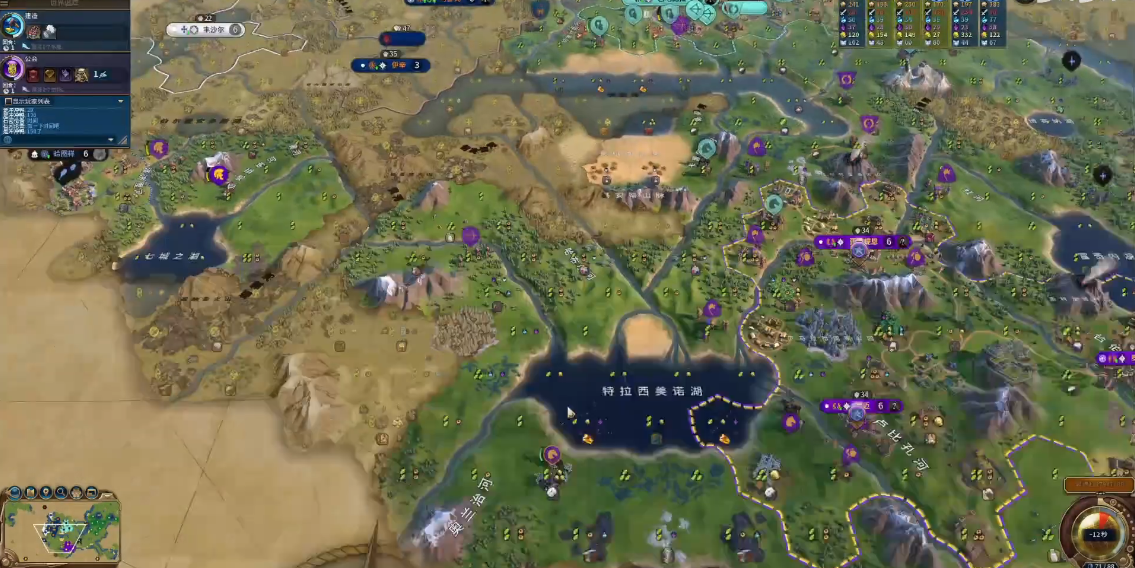The image size is (1135, 568).
Task: Open the folded-map button above the minimap
Action: [32, 492]
